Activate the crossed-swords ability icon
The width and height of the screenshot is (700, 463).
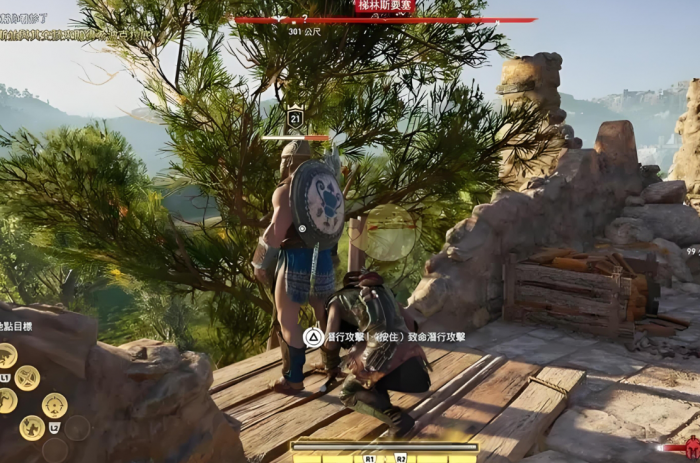tap(27, 378)
